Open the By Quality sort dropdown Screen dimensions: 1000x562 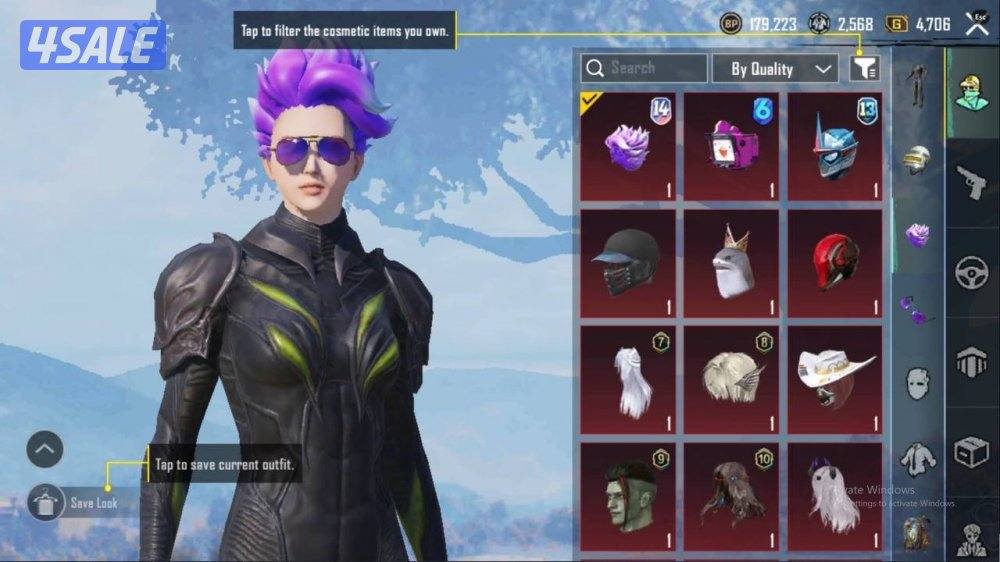(x=774, y=68)
